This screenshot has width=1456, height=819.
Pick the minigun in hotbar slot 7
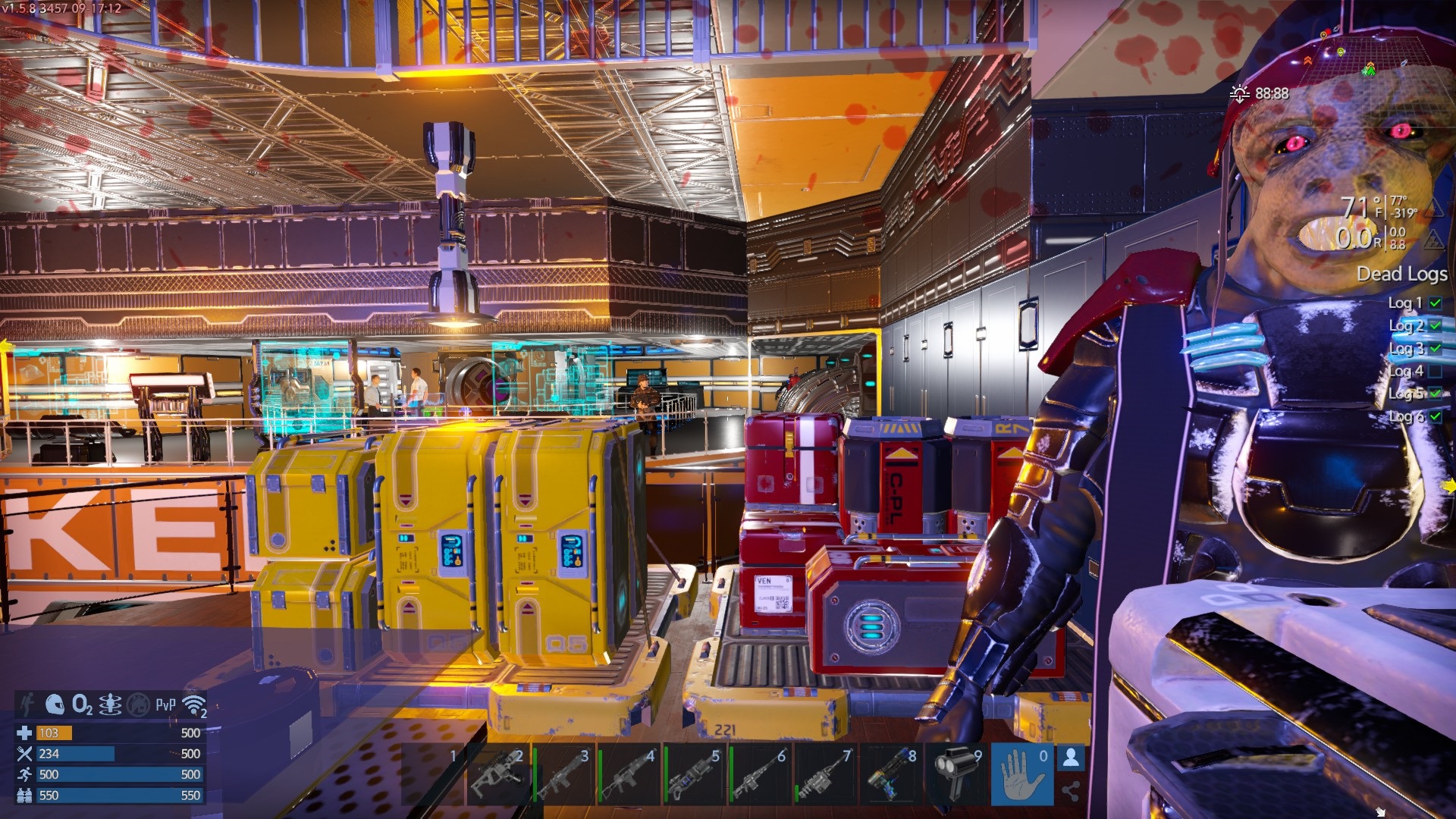(825, 775)
